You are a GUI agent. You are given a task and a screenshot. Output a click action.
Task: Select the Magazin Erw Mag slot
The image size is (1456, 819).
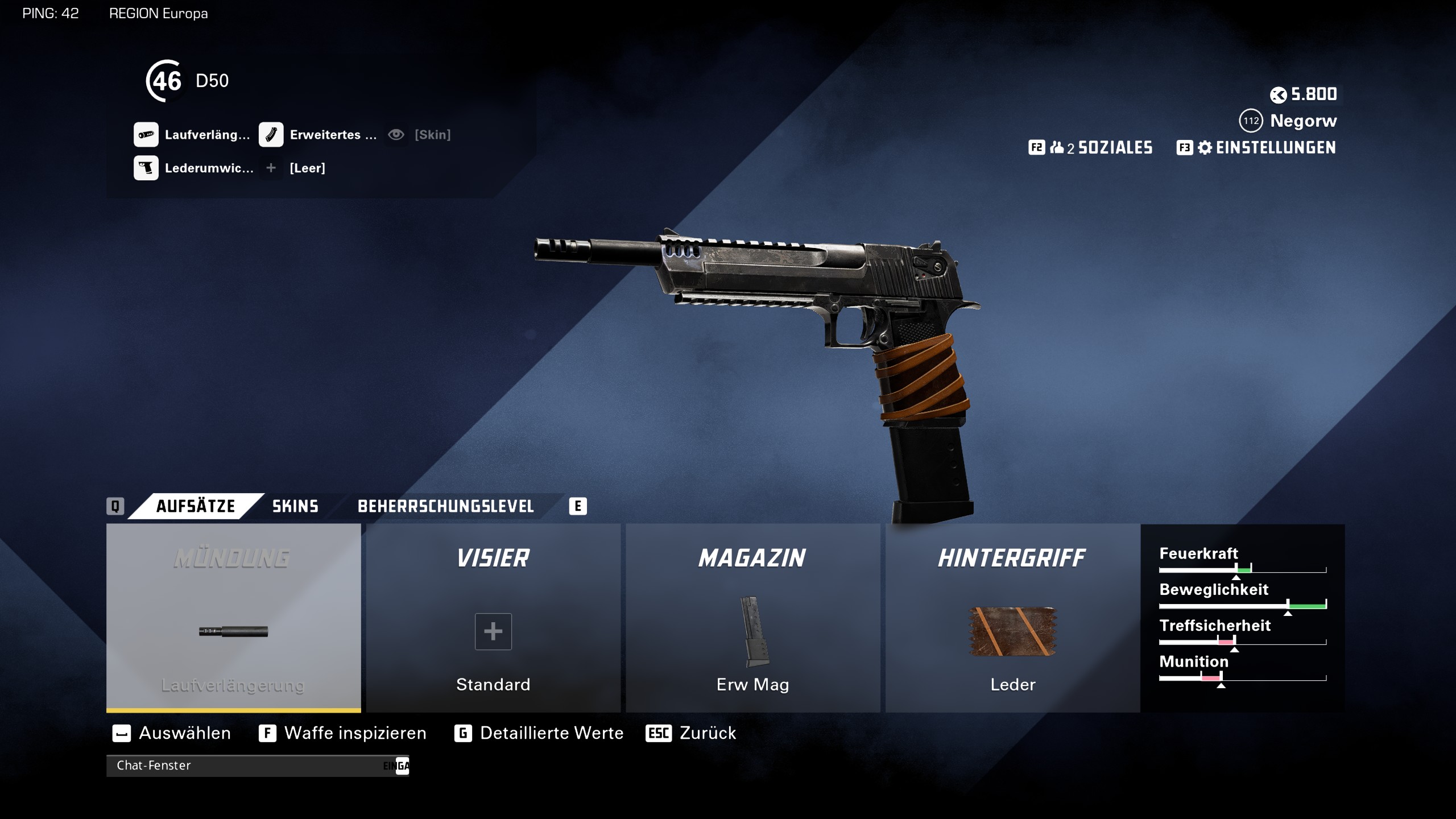tap(752, 618)
